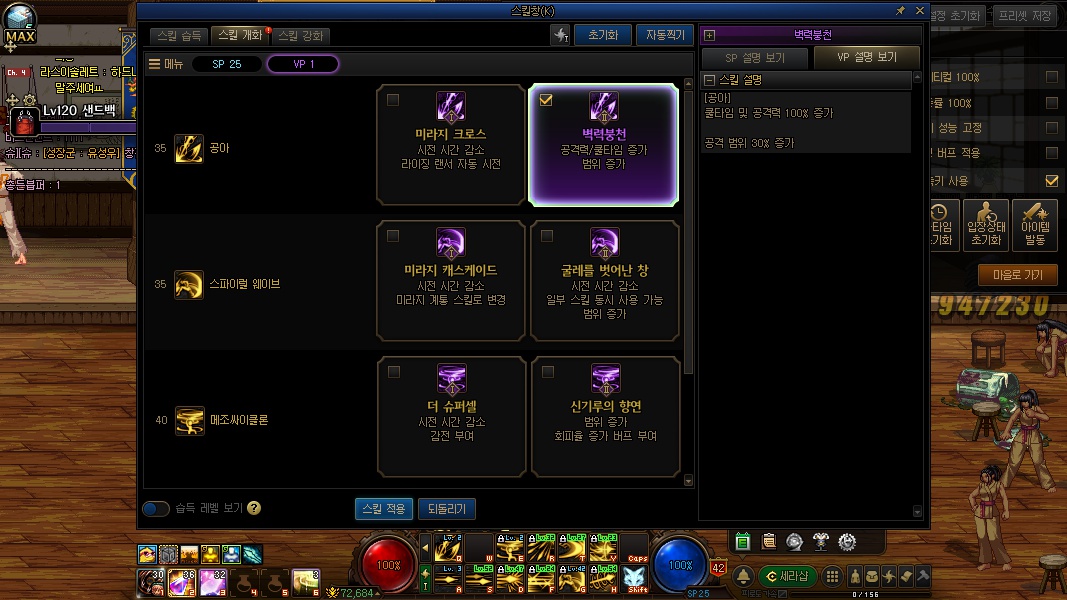Pick the 더 슈퍼셀 enhancement card
1067x600 pixels.
click(451, 417)
